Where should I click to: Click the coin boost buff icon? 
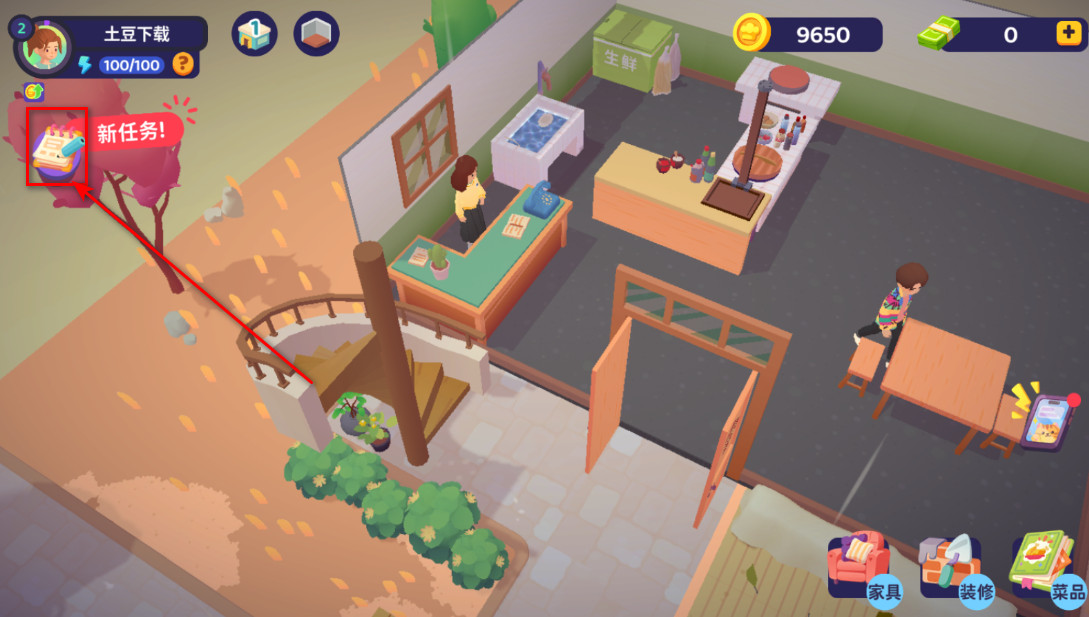(x=34, y=92)
